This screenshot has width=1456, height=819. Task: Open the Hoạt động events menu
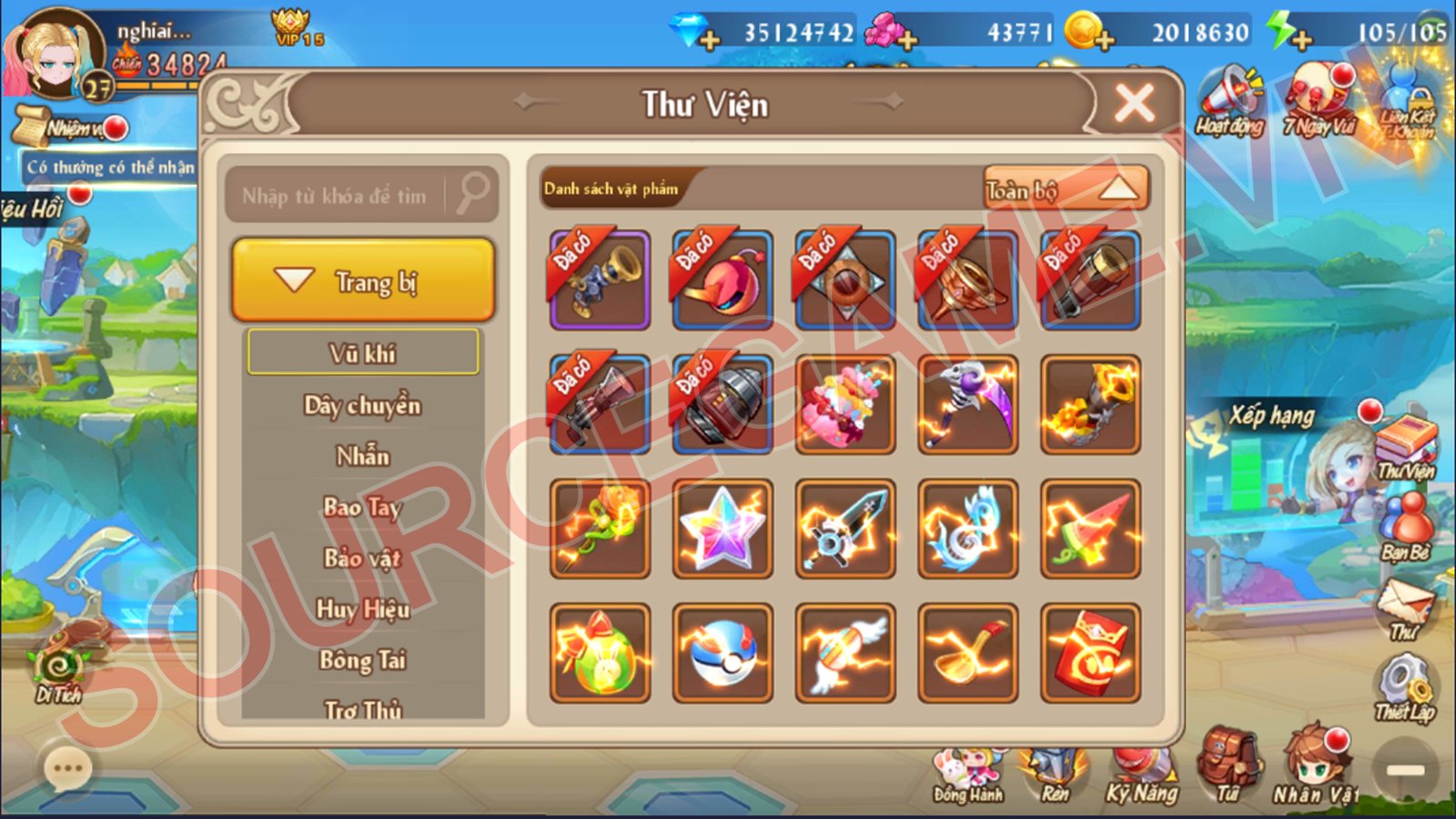[x=1229, y=102]
